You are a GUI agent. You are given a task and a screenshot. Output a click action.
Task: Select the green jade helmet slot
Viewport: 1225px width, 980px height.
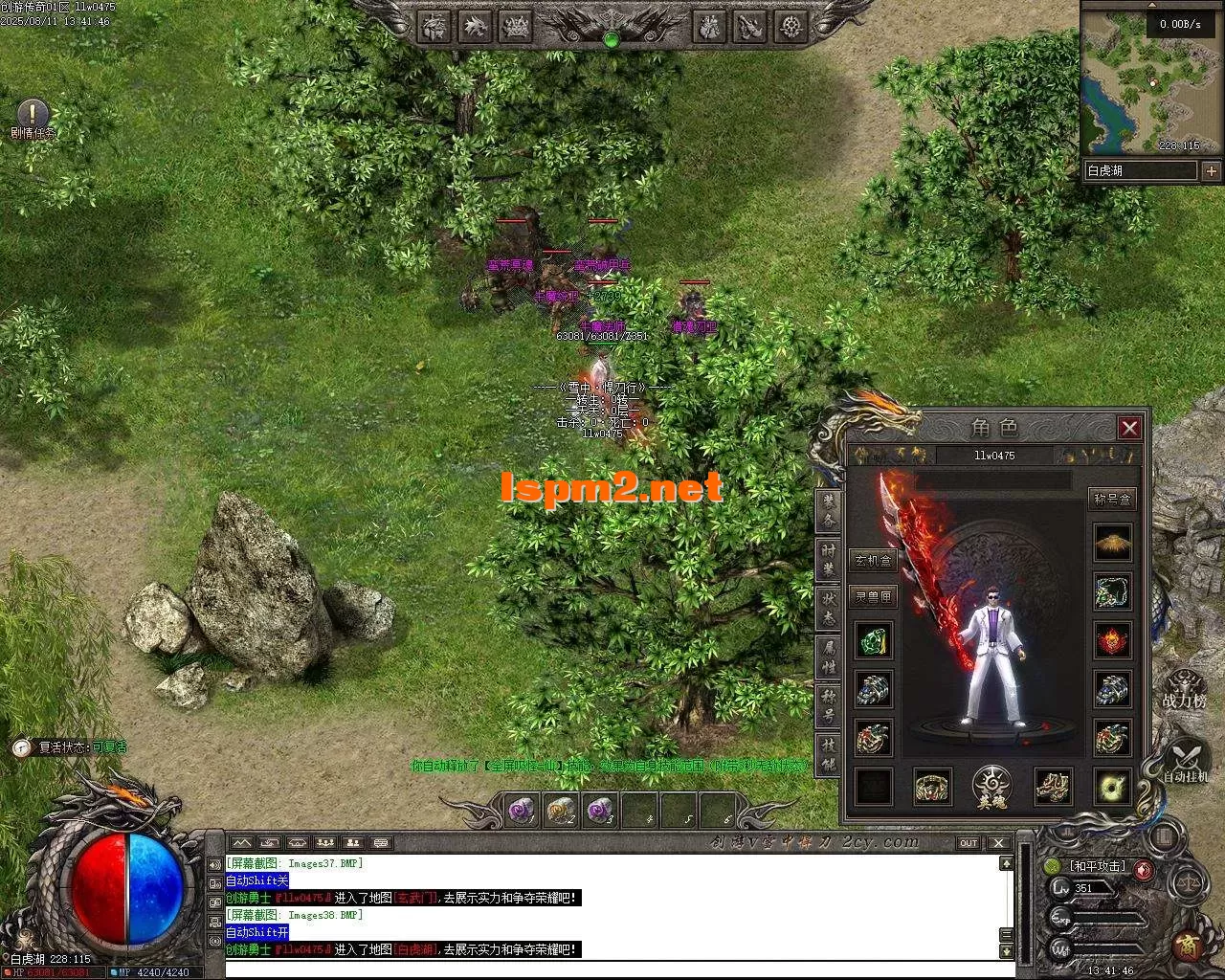click(x=873, y=640)
